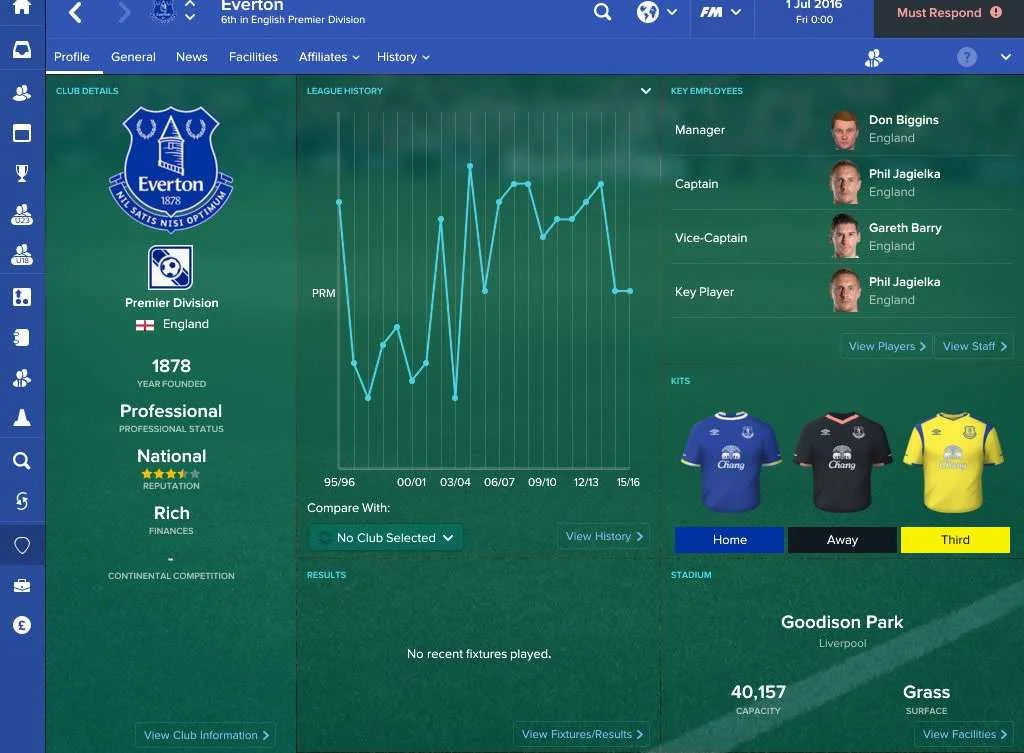
Task: Click View History button
Action: click(x=605, y=536)
